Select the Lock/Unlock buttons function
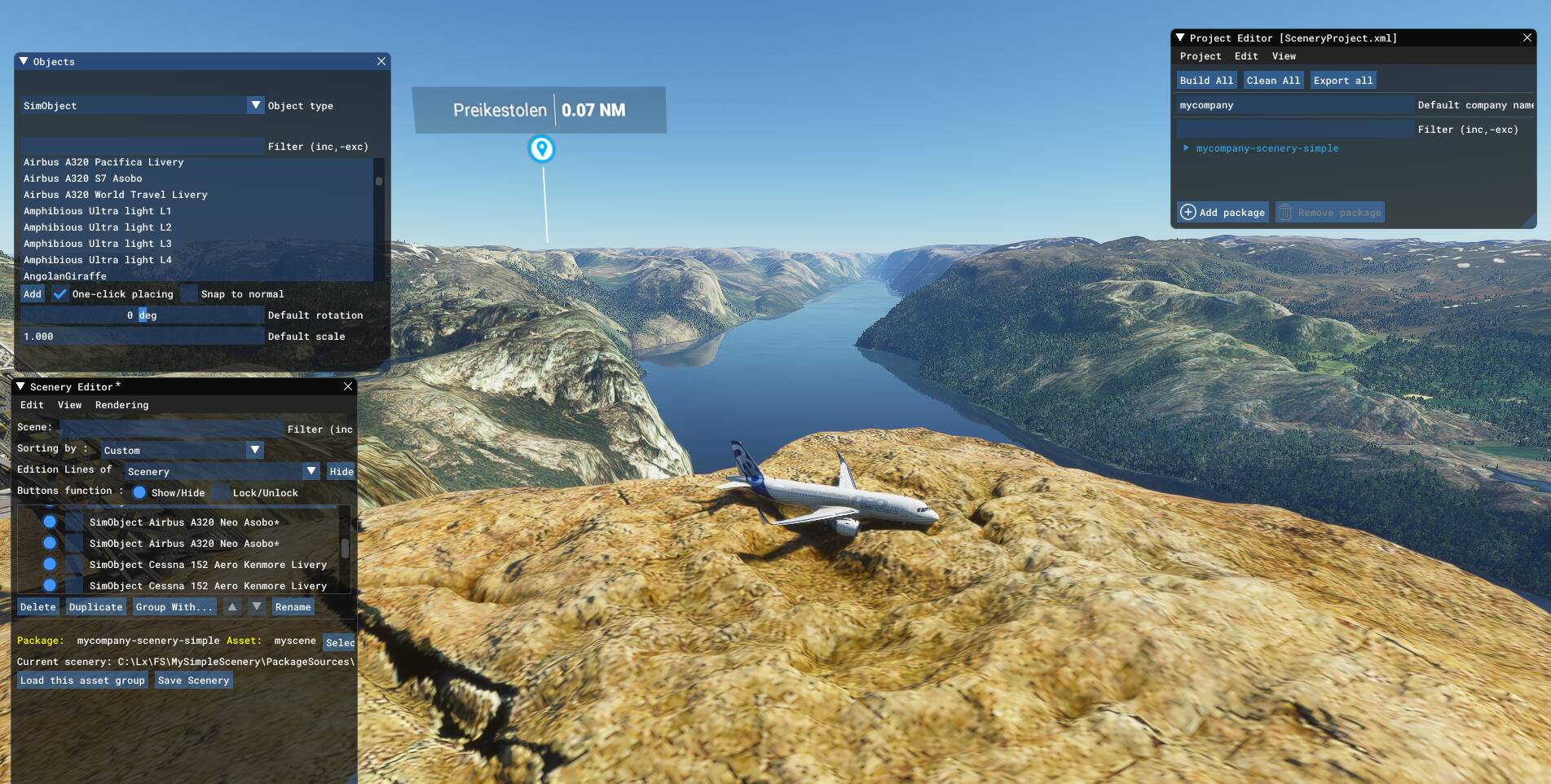This screenshot has height=784, width=1551. (x=221, y=493)
